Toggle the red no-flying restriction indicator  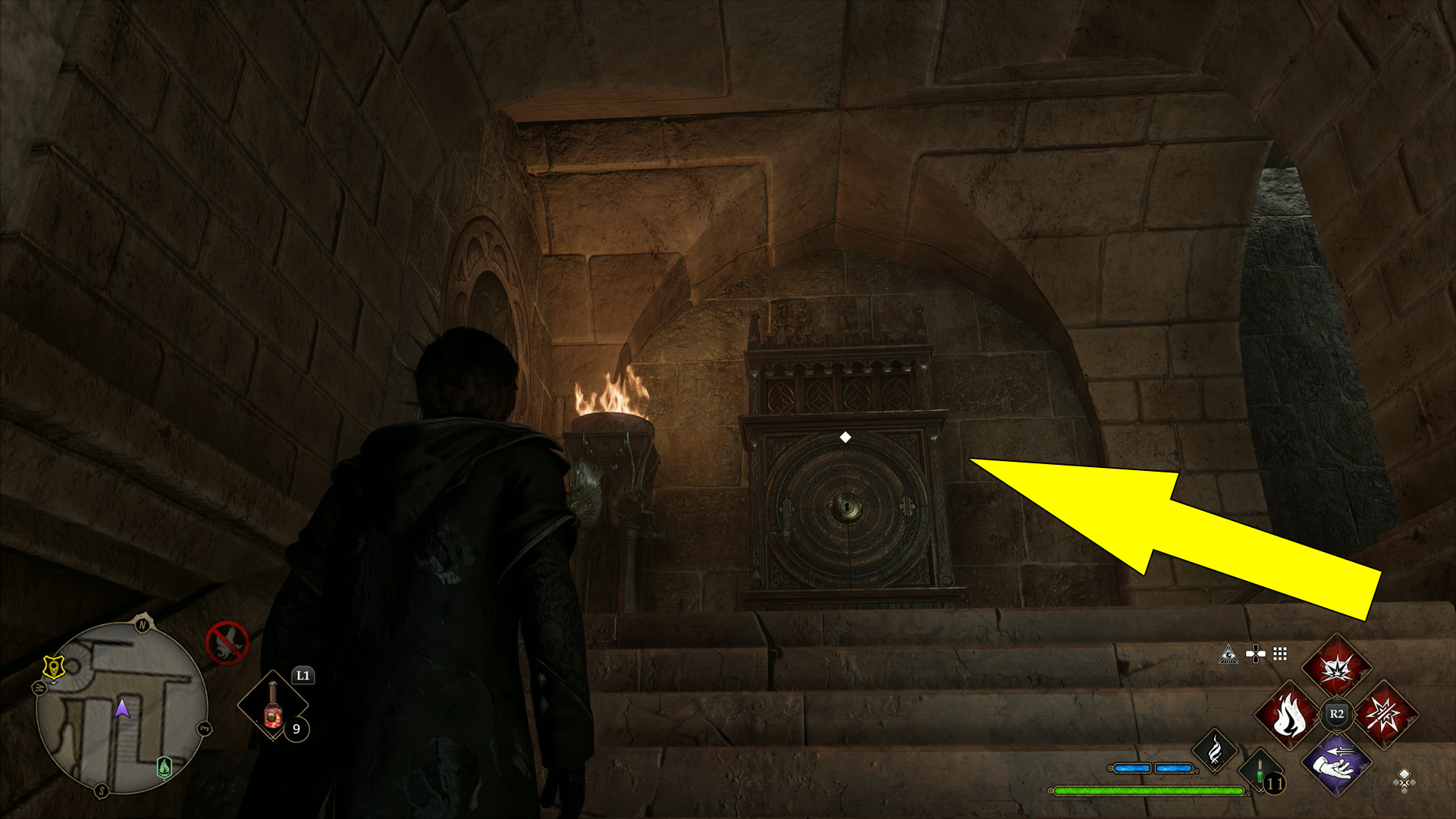point(229,643)
